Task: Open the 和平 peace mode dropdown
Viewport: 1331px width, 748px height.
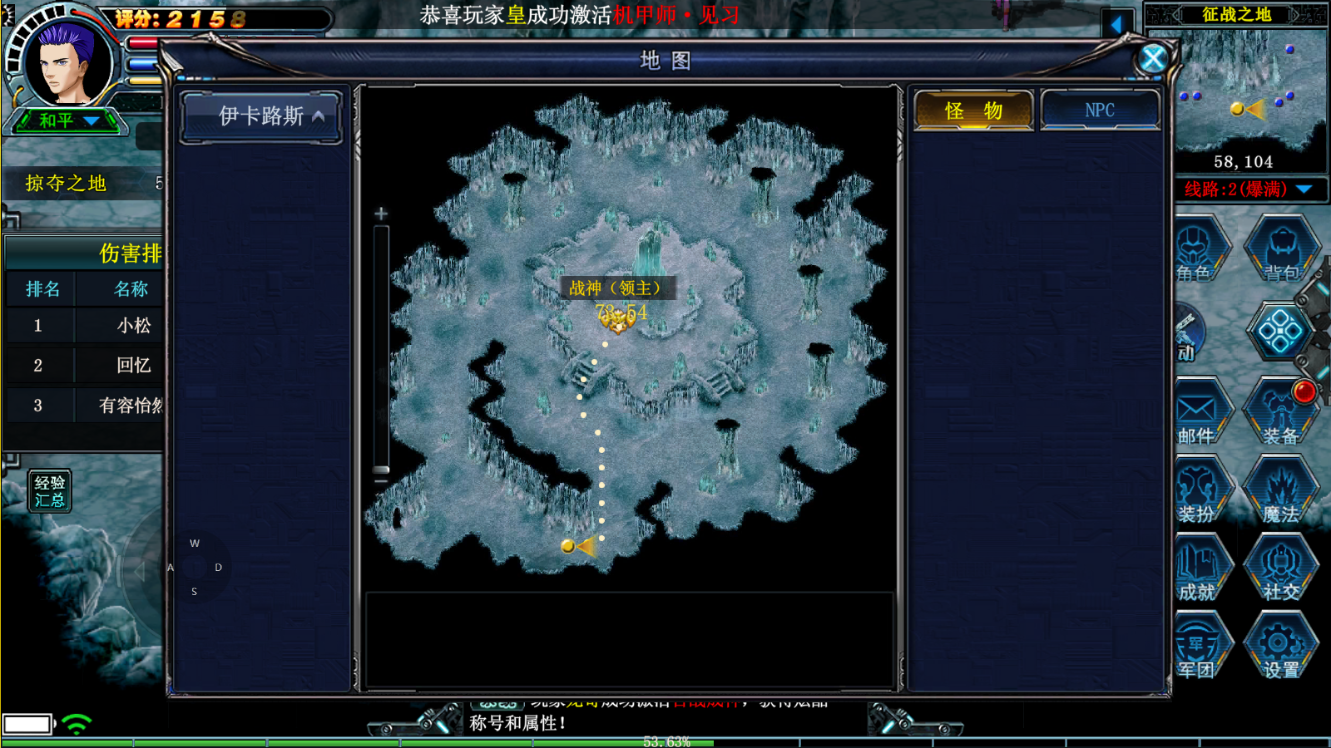Action: pyautogui.click(x=68, y=121)
